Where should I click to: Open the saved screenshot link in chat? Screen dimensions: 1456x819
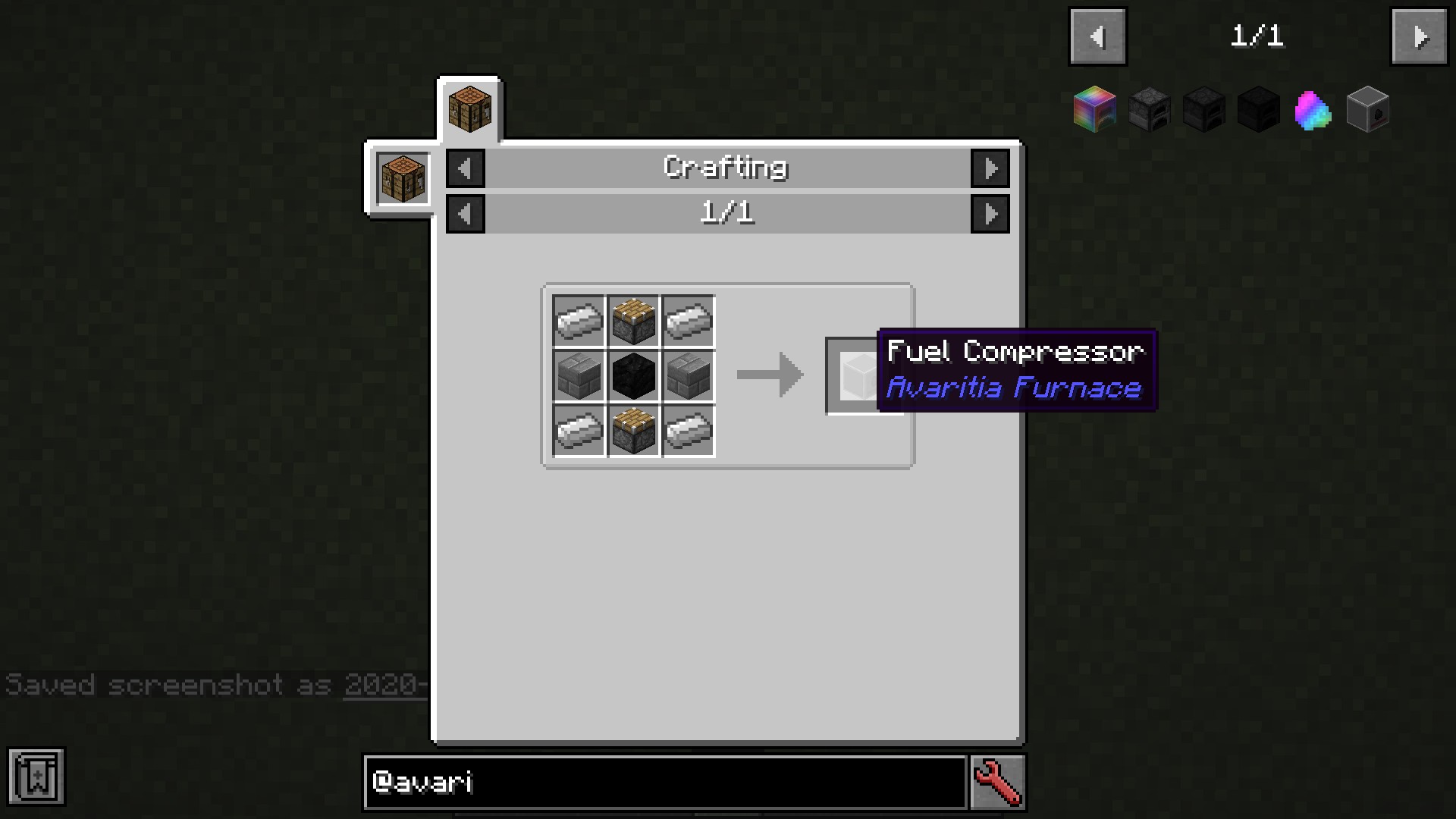click(x=384, y=685)
